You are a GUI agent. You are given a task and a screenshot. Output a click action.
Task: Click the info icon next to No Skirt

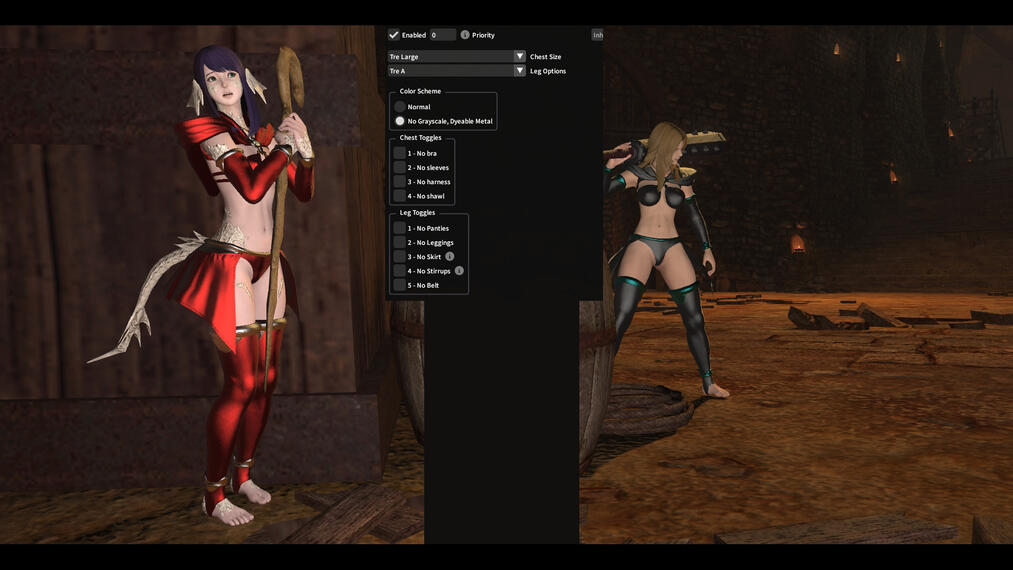tap(450, 257)
